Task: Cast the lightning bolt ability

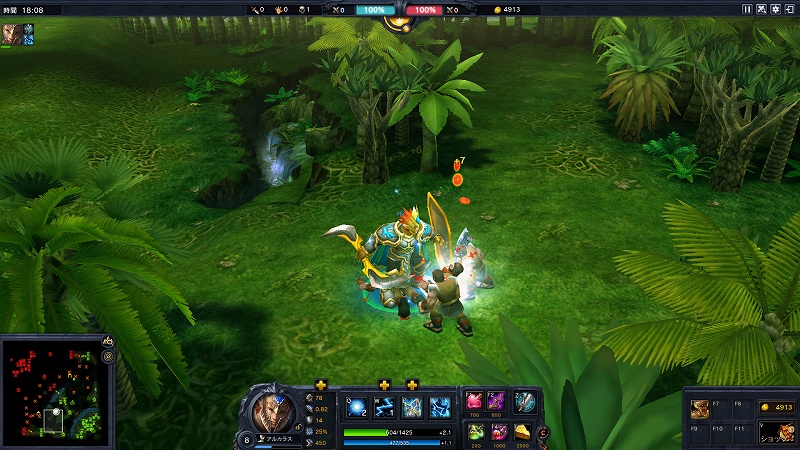Action: [384, 408]
